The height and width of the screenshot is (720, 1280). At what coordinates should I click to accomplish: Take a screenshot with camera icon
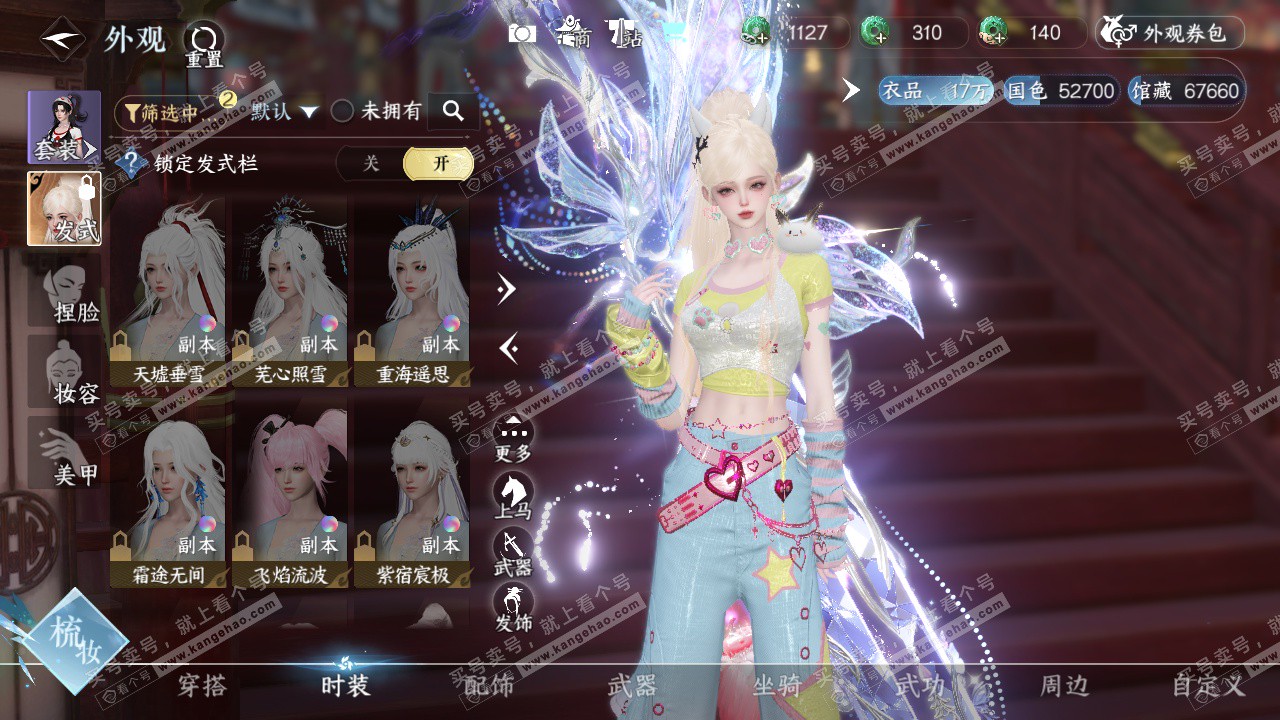pyautogui.click(x=522, y=34)
